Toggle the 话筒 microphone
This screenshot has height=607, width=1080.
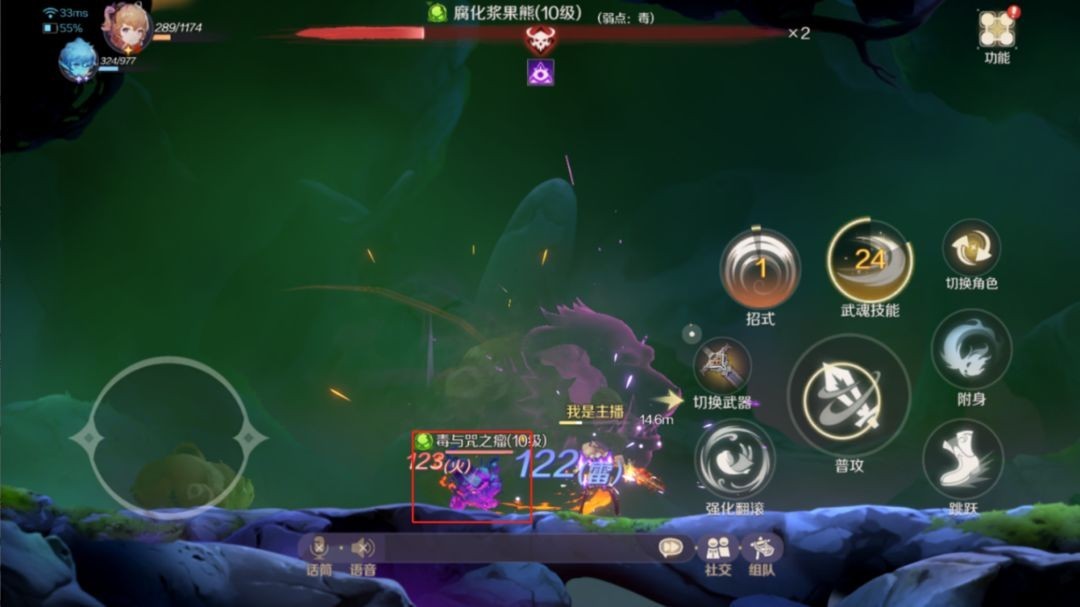(x=319, y=548)
